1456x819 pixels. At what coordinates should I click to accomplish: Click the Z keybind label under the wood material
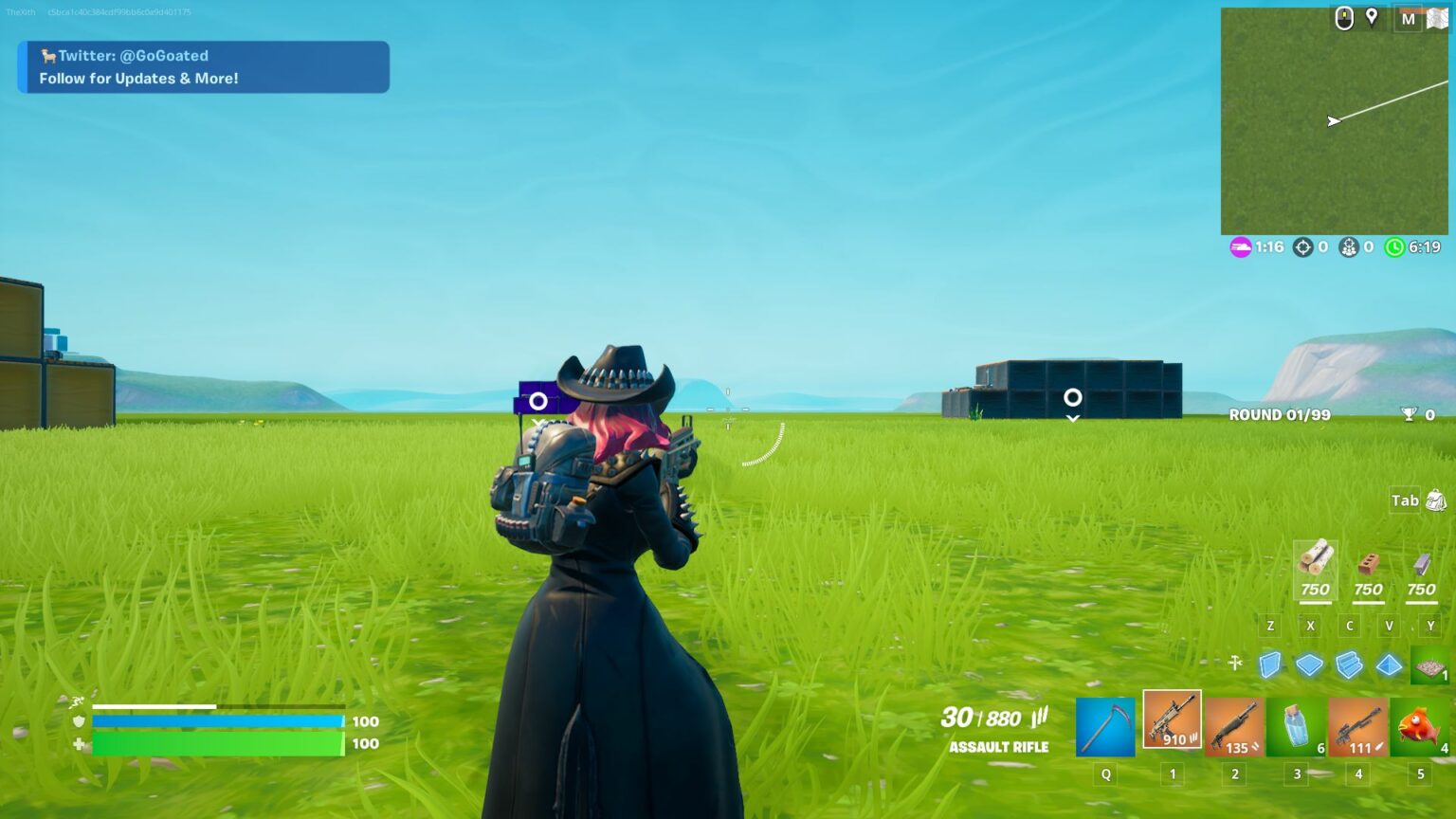tap(1271, 626)
